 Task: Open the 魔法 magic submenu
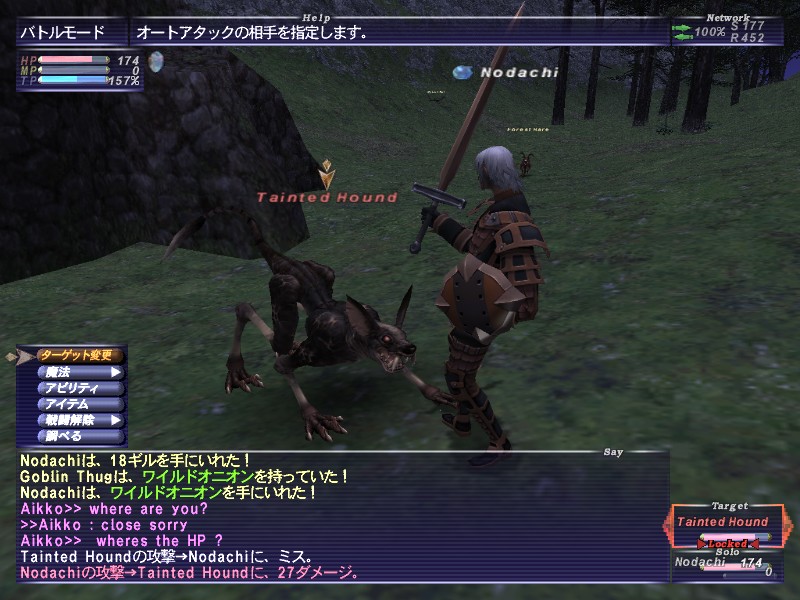(80, 372)
